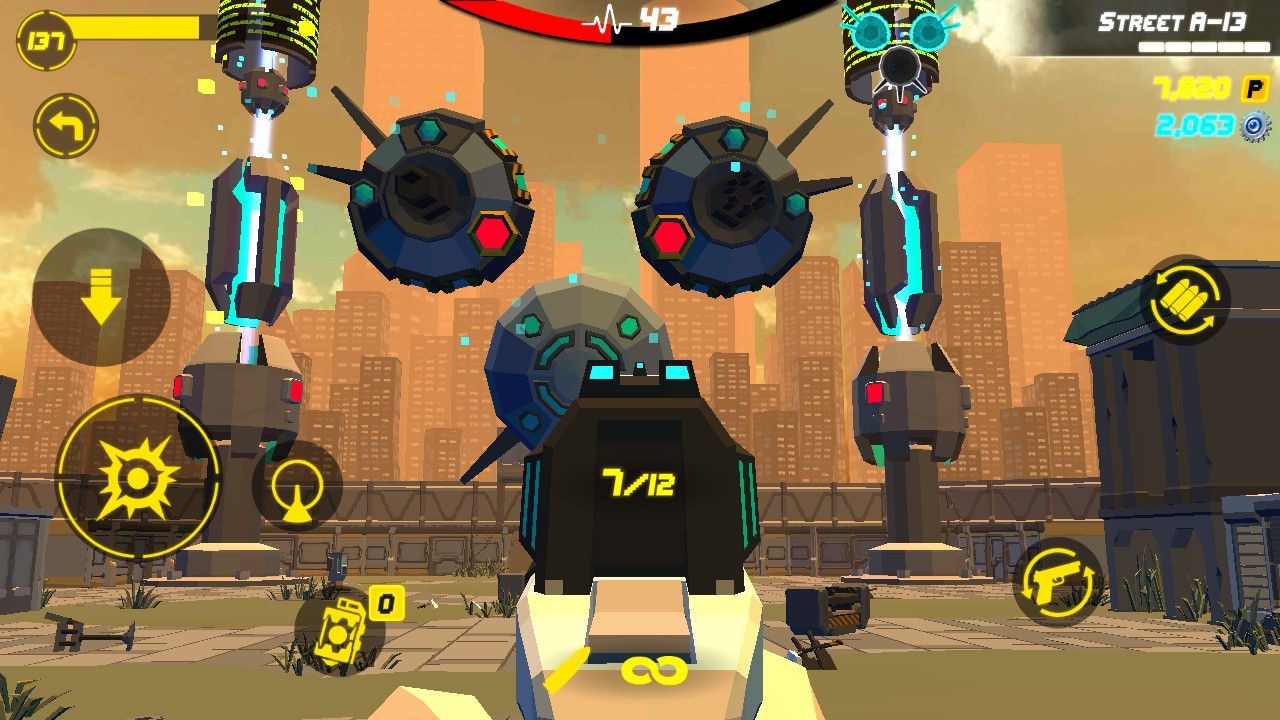Activate the crouch down-arrow button
This screenshot has width=1280, height=720.
click(101, 297)
